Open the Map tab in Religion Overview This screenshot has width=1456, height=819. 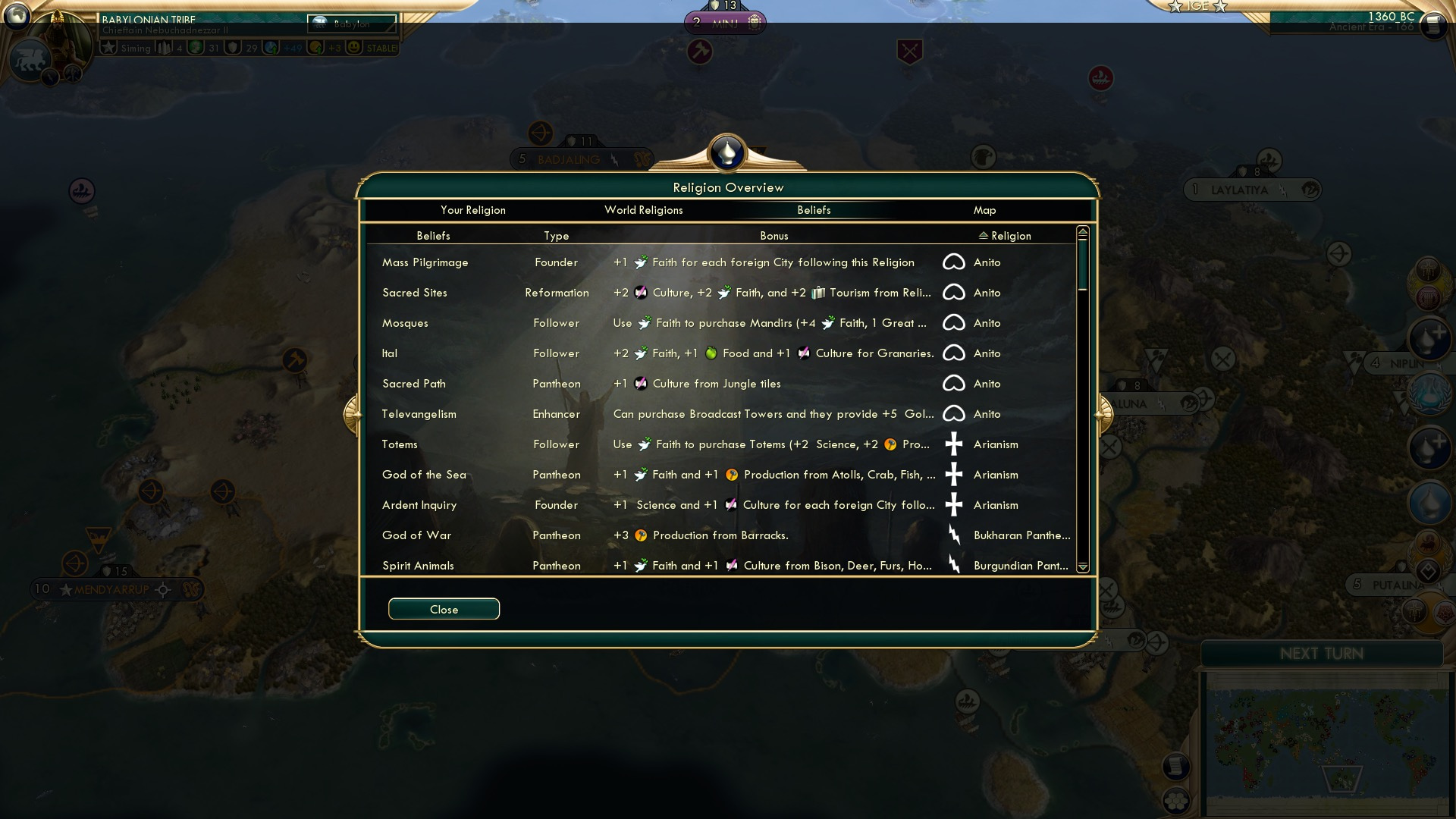[984, 210]
